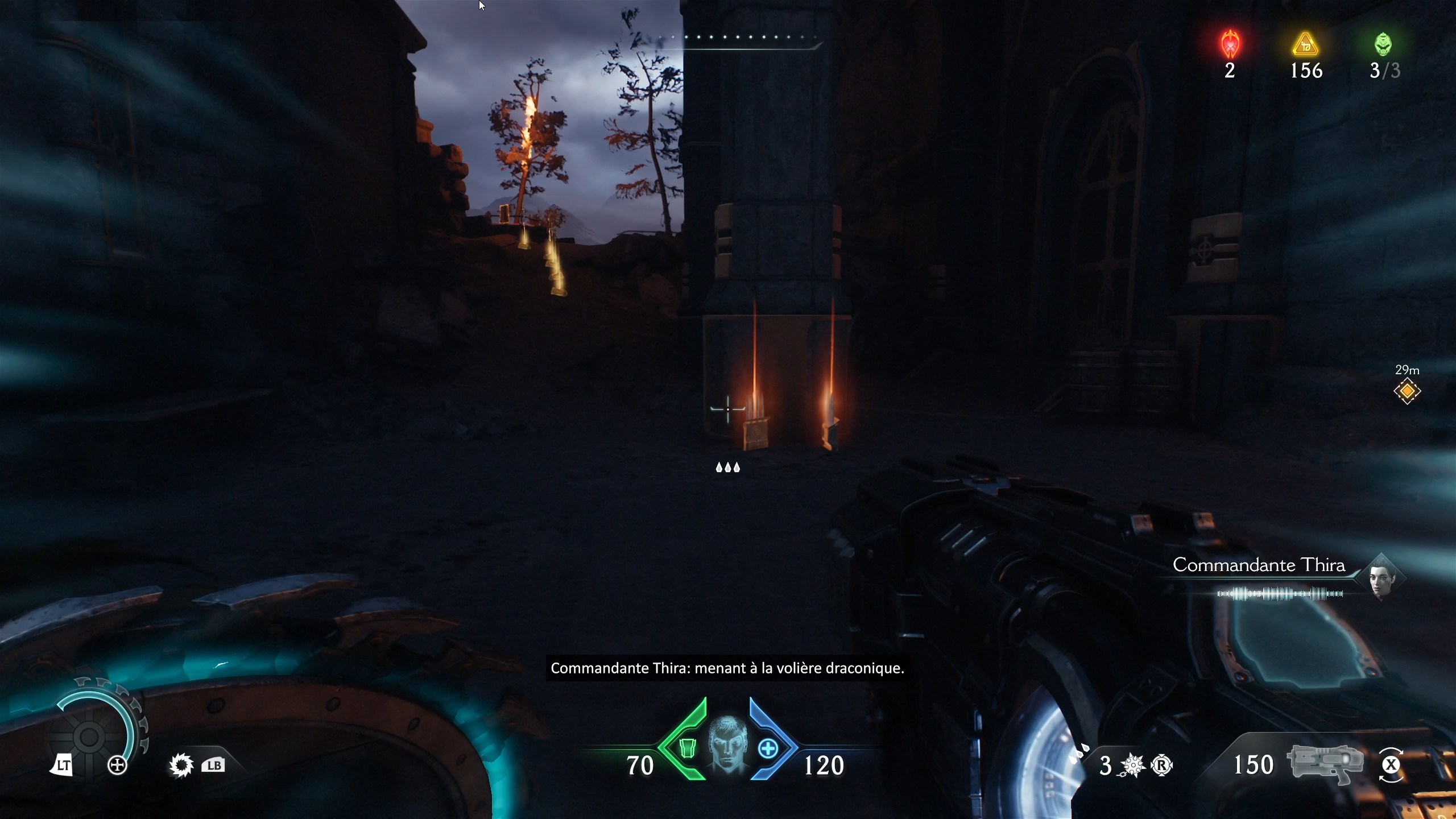Click the gold coin currency icon showing 156
The image size is (1456, 819).
1306,44
